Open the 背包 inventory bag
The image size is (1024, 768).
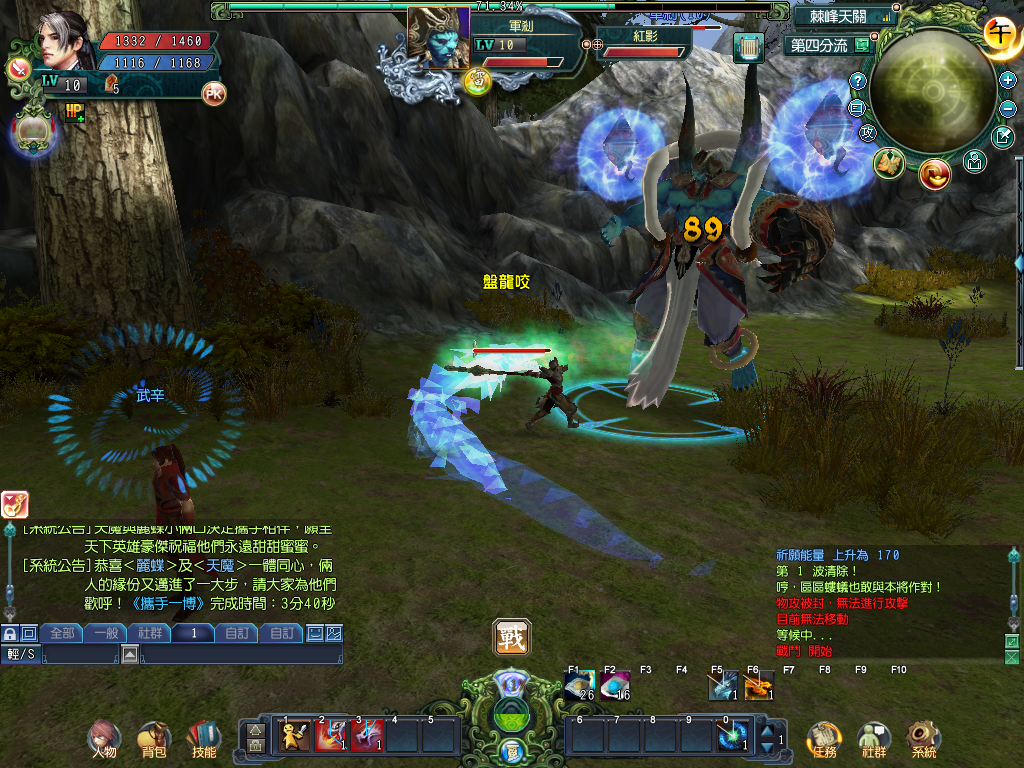pos(153,738)
